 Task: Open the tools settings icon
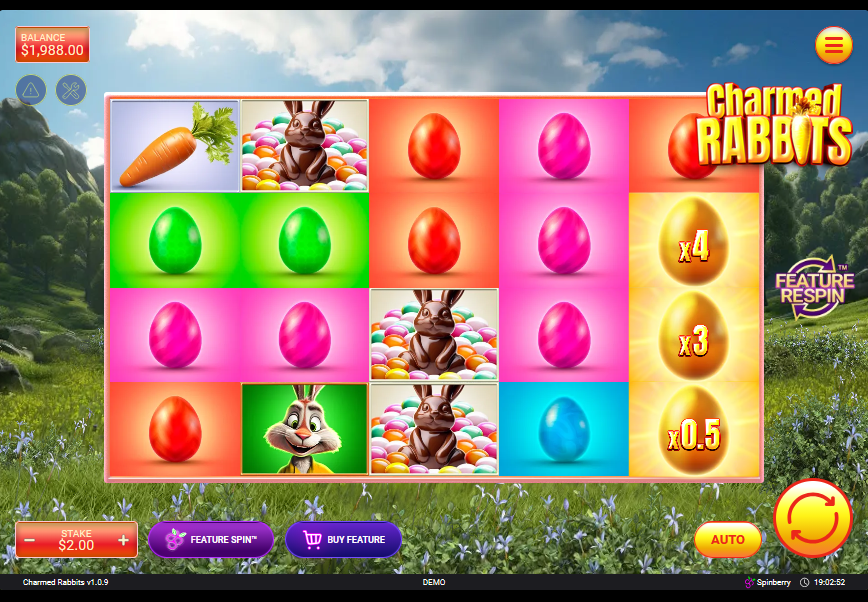click(71, 90)
